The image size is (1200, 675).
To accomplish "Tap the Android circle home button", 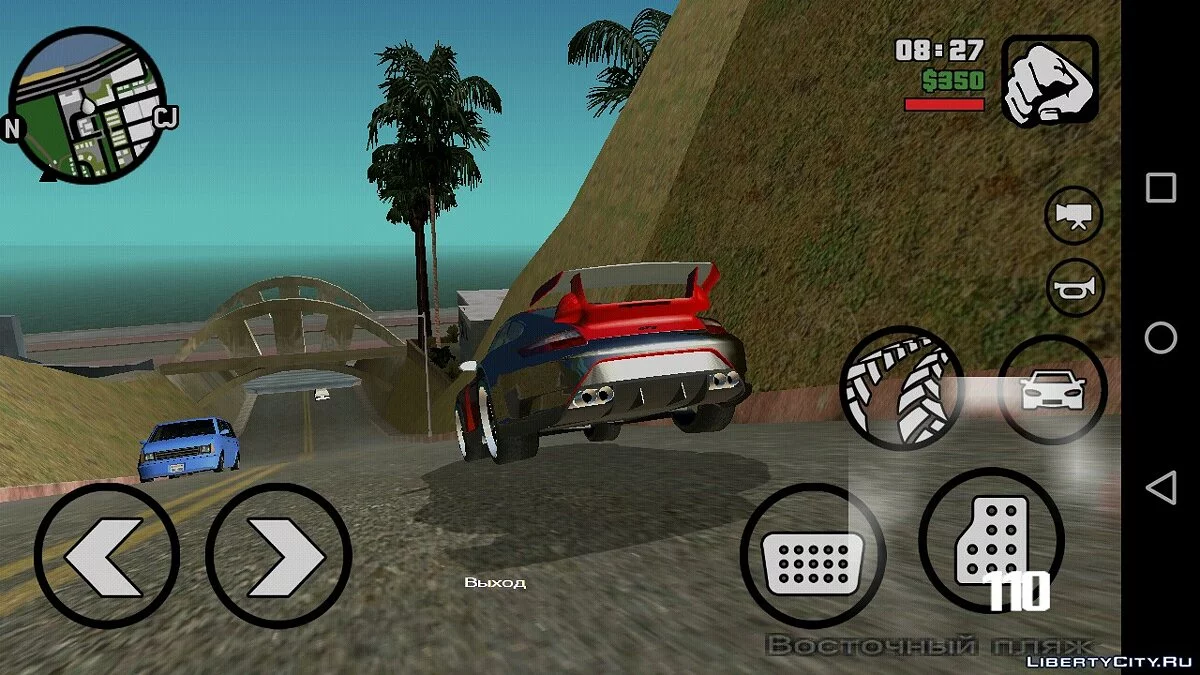I will 1161,338.
